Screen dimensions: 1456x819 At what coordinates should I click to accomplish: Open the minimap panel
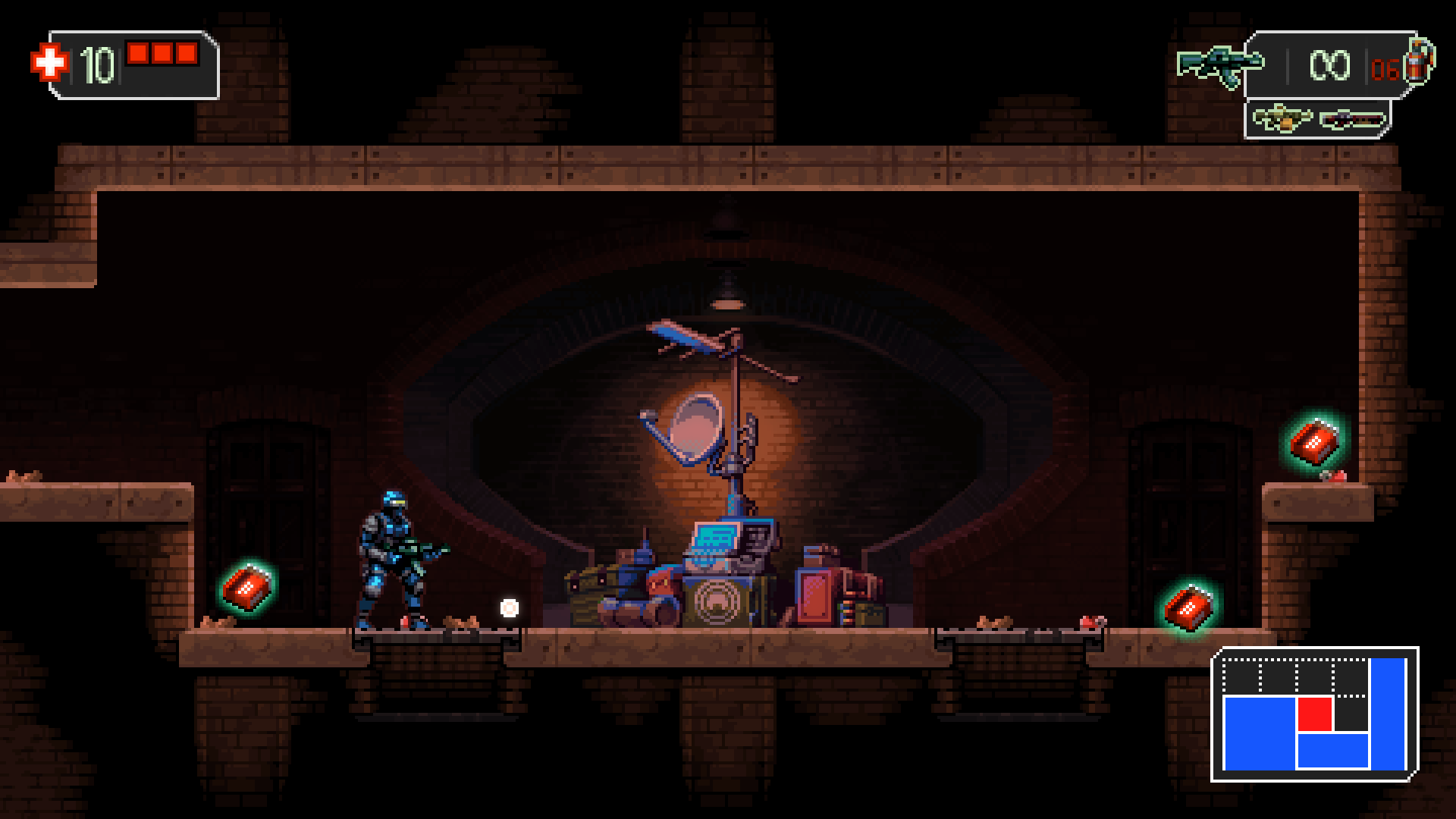[1315, 714]
